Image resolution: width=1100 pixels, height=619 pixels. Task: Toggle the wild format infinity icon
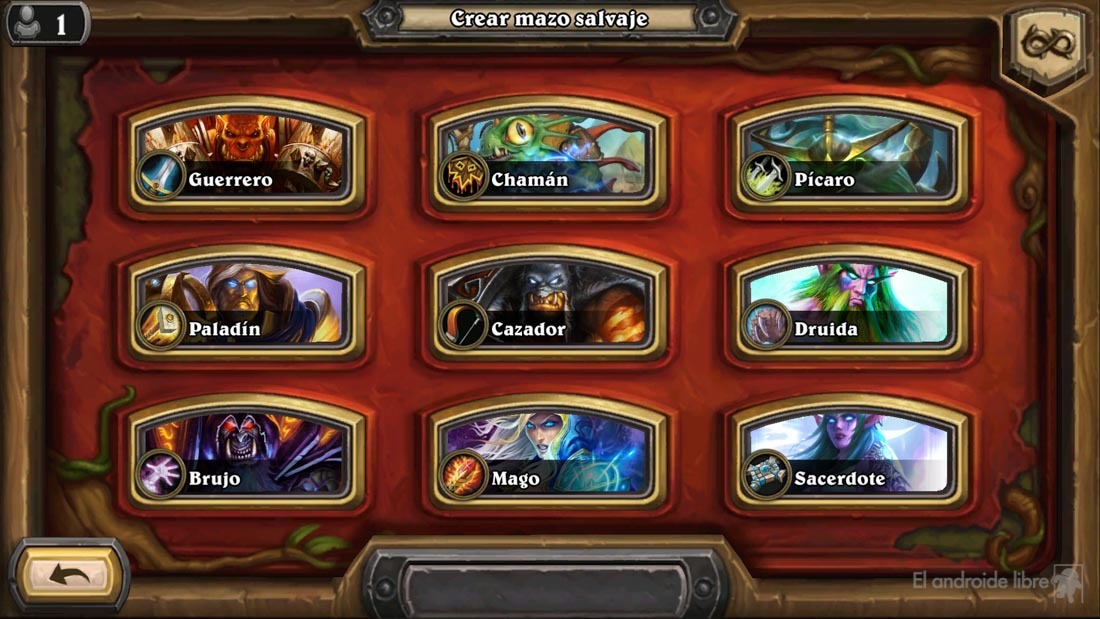point(1046,45)
